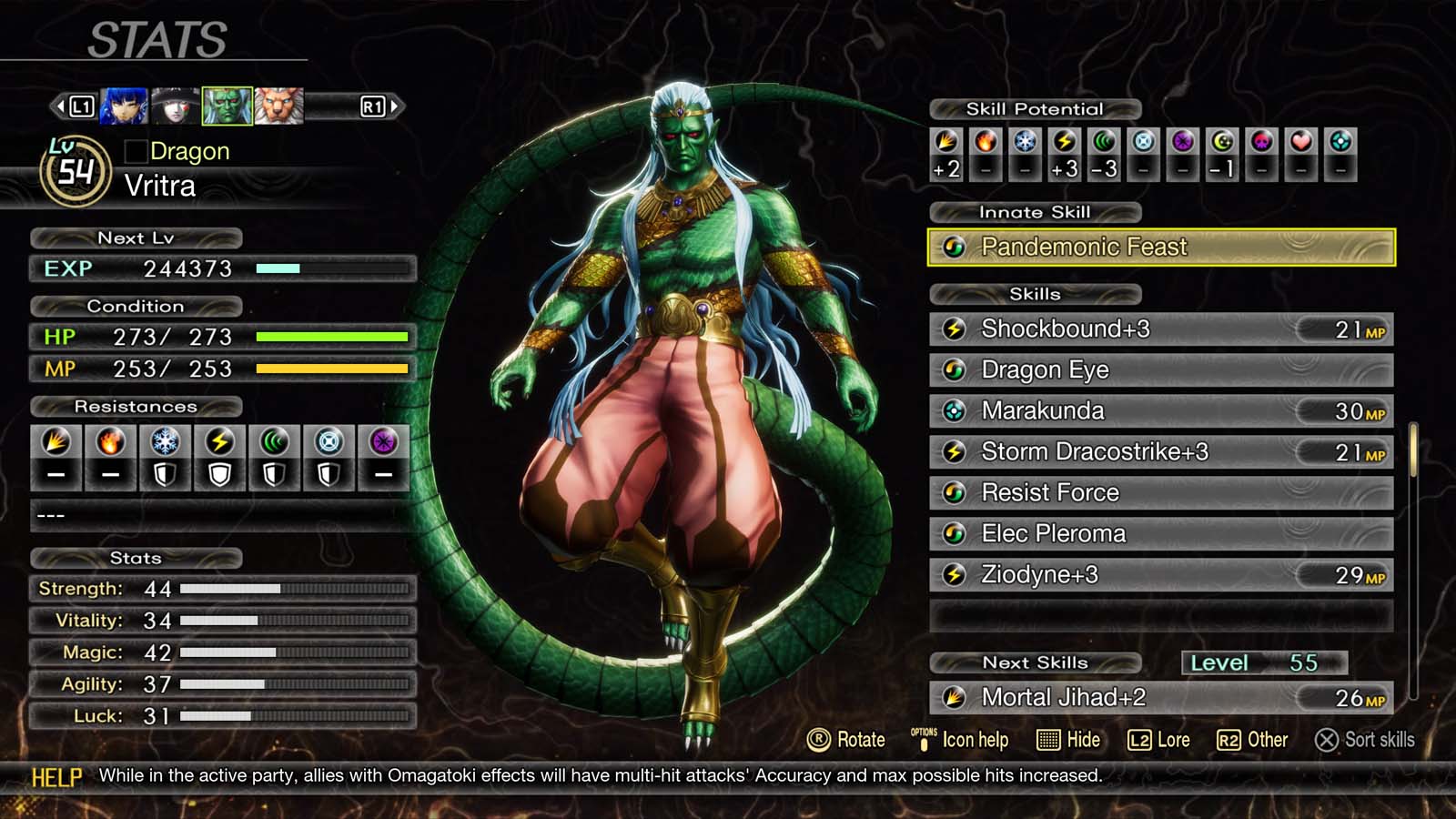Toggle the checkbox beside the Dragon label
The image size is (1456, 819).
135,151
